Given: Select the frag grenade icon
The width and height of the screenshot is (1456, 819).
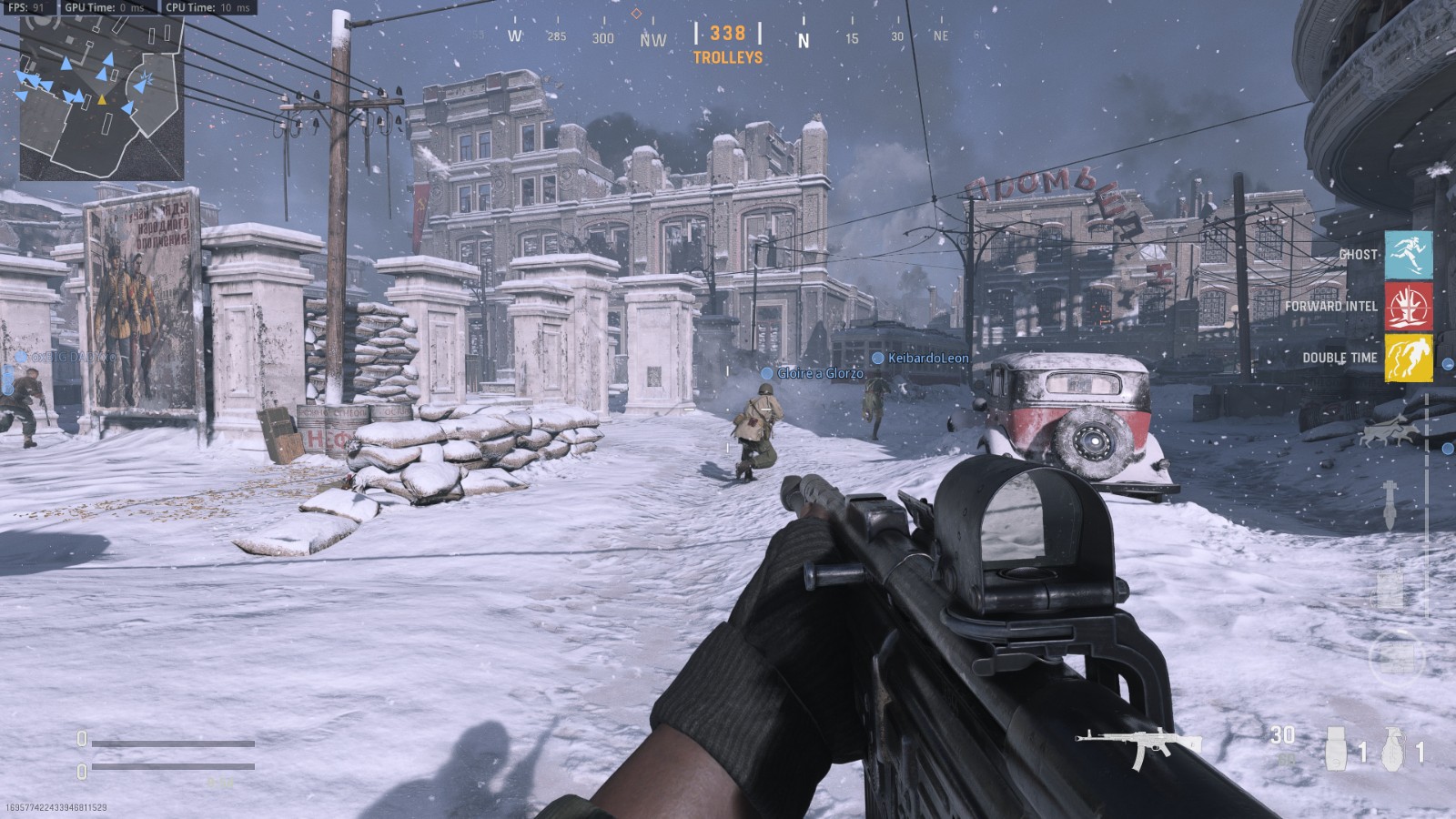Looking at the screenshot, I should pos(1393,750).
